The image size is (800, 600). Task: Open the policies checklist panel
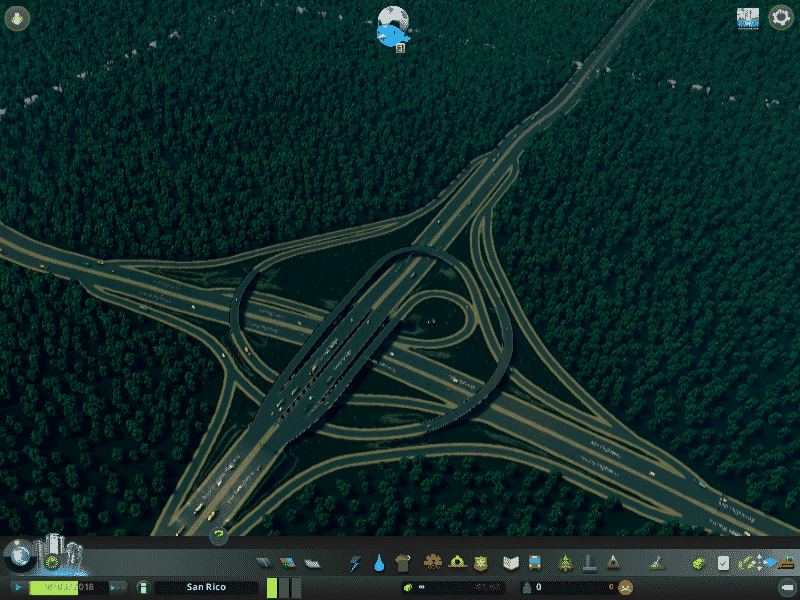(x=723, y=563)
